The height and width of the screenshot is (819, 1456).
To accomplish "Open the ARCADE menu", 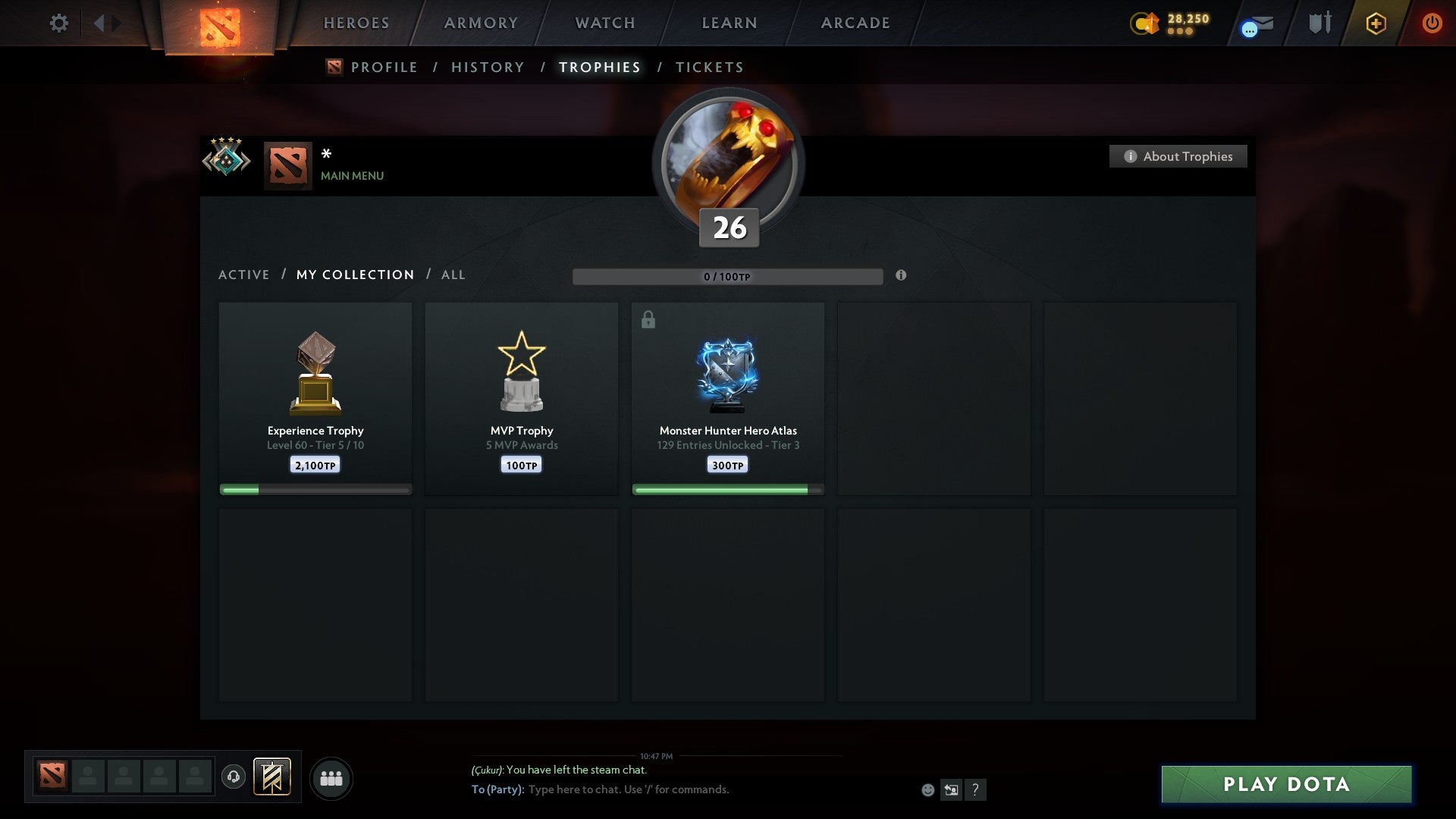I will click(x=854, y=23).
